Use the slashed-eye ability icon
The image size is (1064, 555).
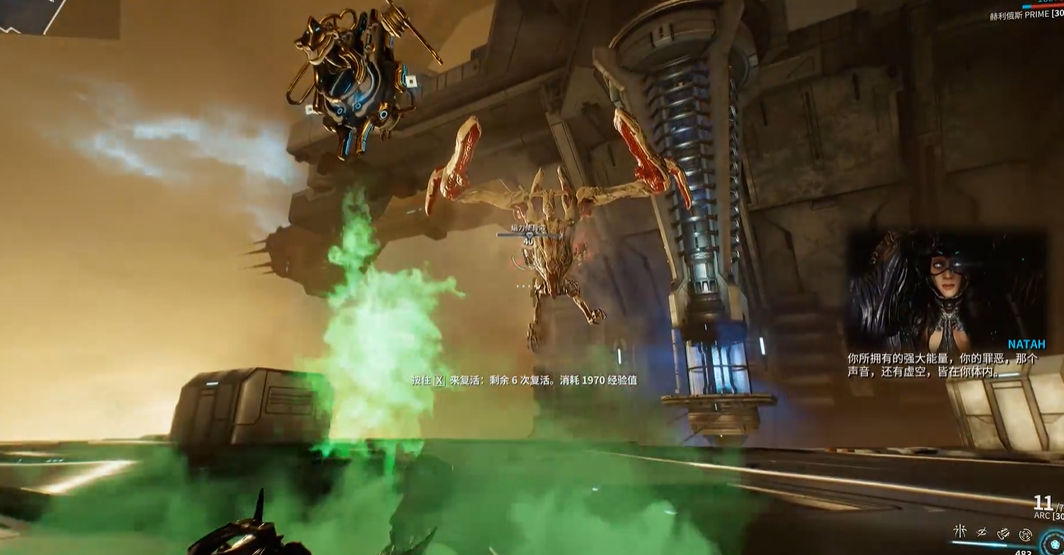[982, 531]
